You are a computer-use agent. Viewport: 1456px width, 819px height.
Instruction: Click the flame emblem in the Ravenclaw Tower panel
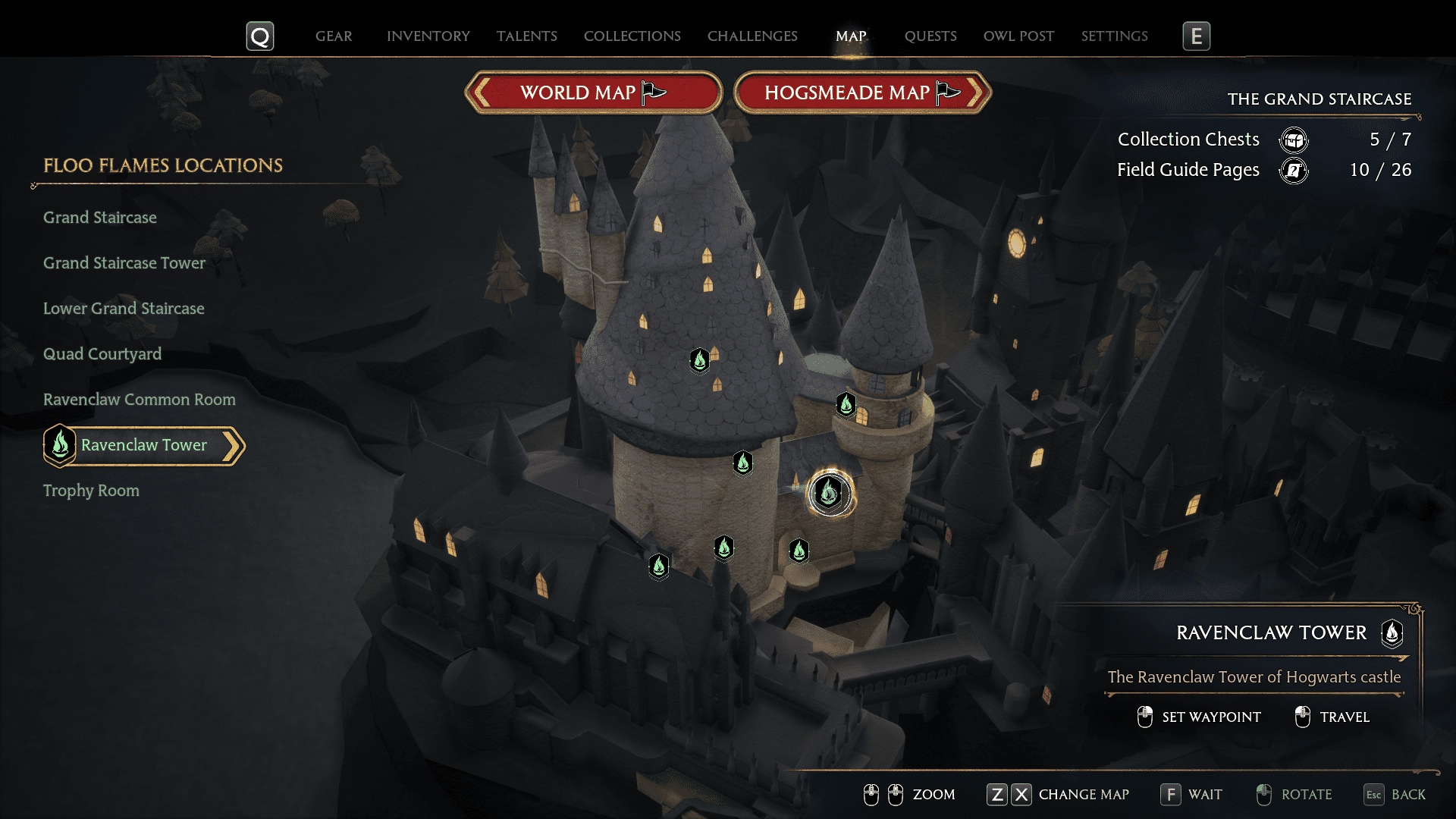pos(1392,635)
